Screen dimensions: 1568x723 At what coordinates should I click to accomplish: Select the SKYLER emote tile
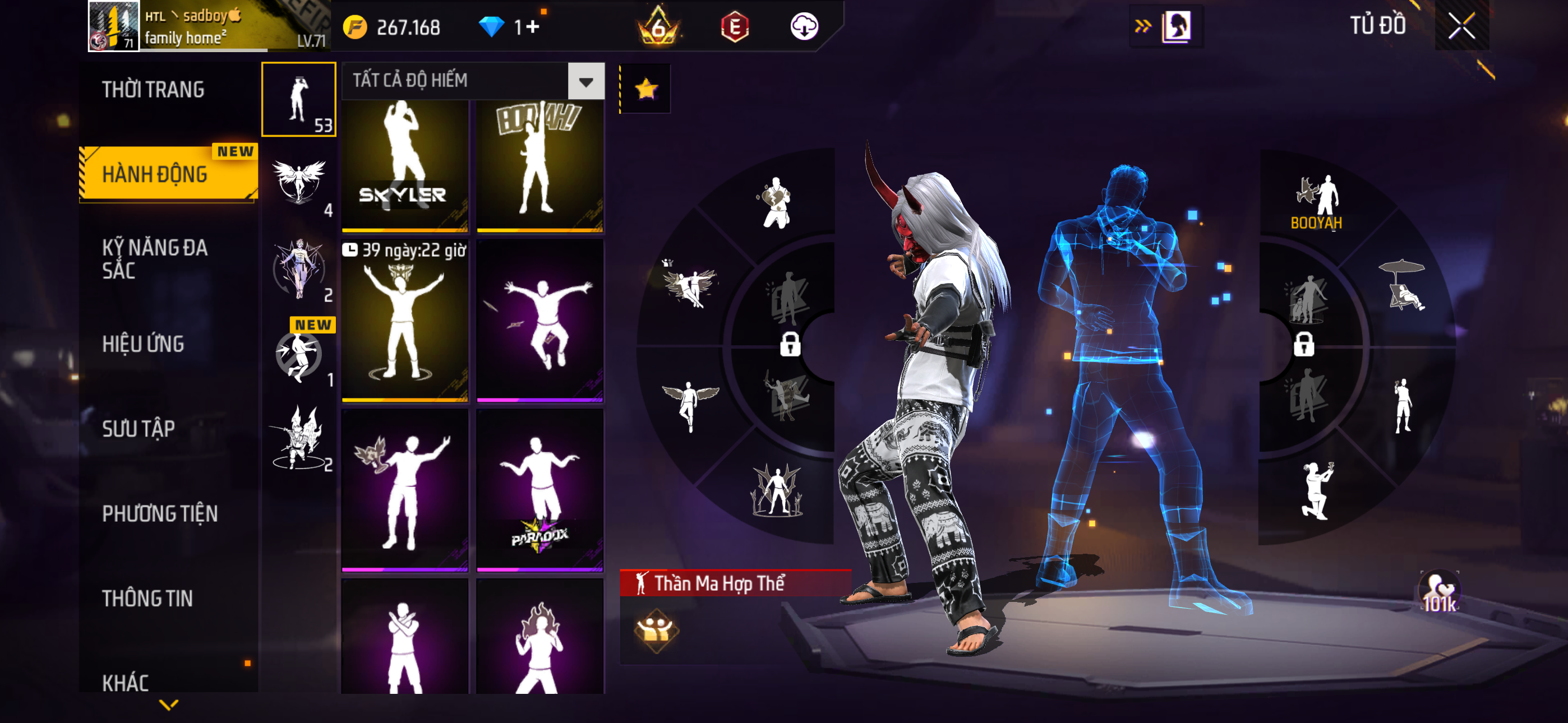pos(405,165)
